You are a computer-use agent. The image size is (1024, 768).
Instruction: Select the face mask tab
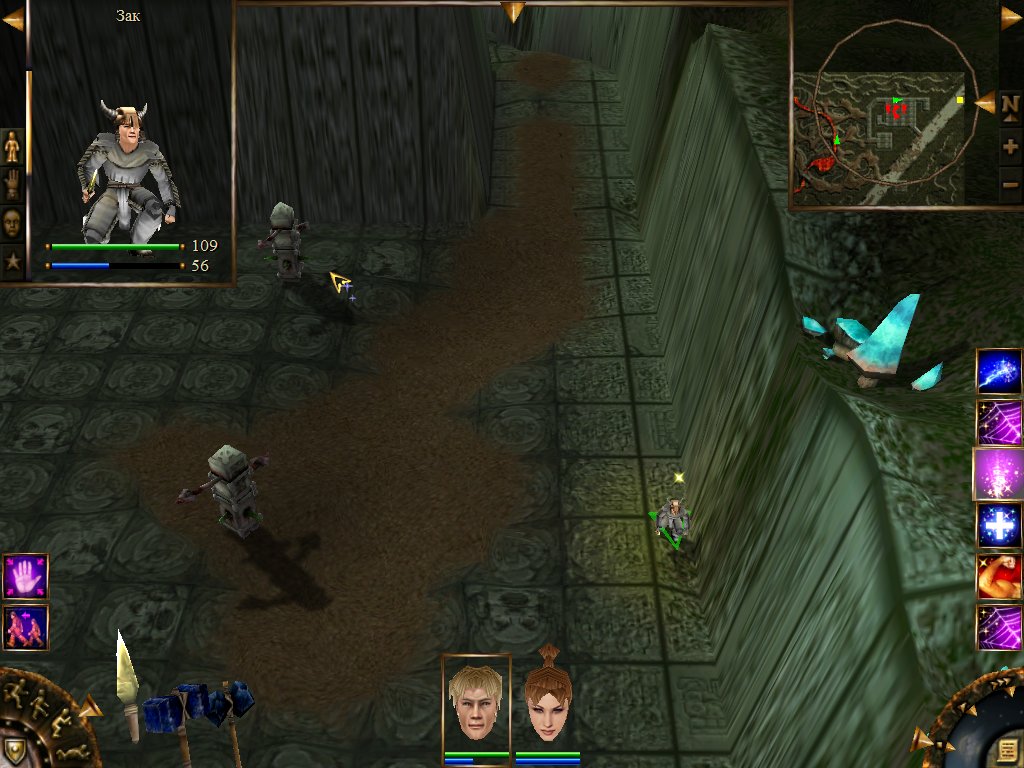pos(12,222)
